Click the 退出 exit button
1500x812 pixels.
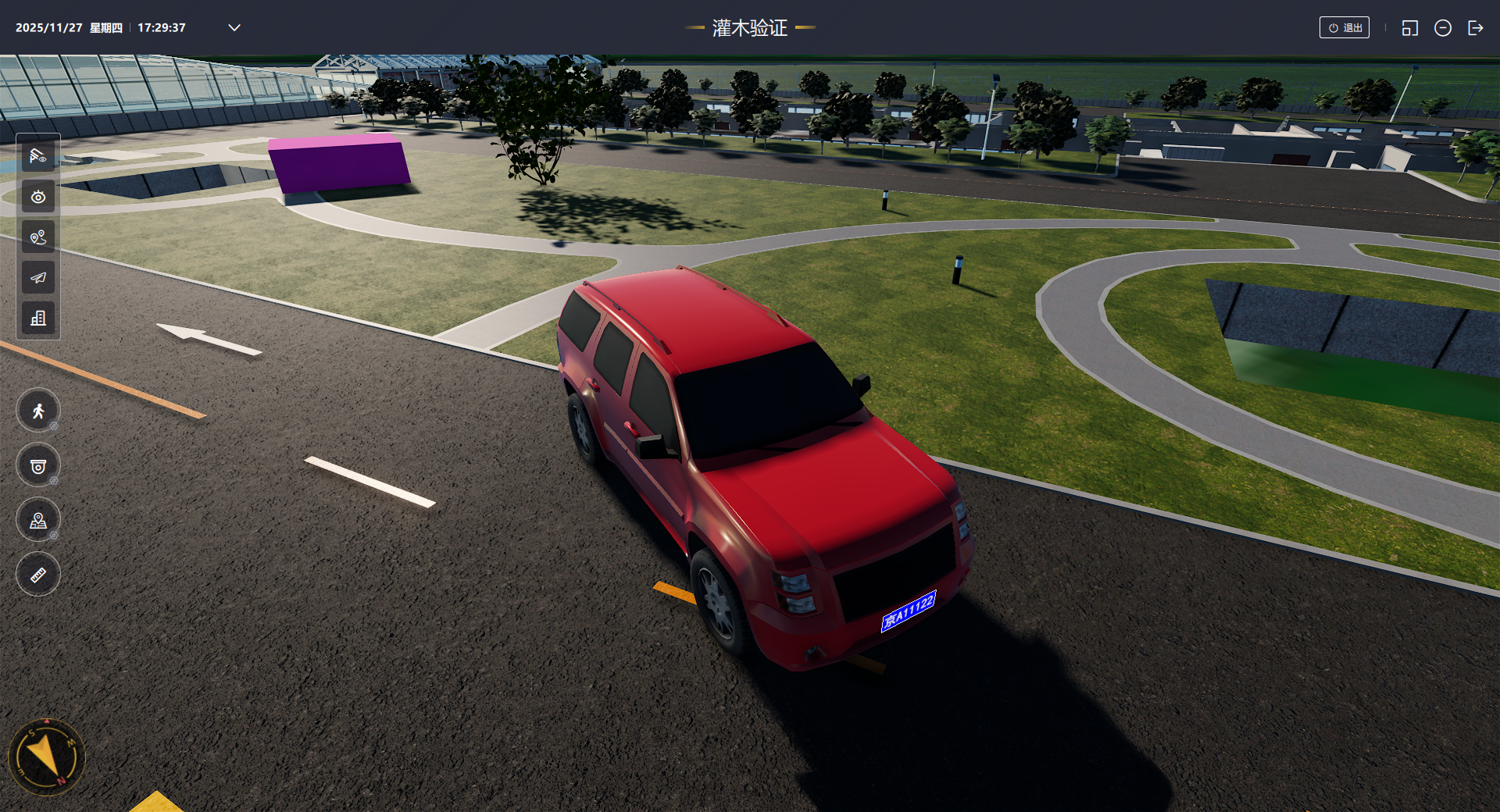point(1344,28)
